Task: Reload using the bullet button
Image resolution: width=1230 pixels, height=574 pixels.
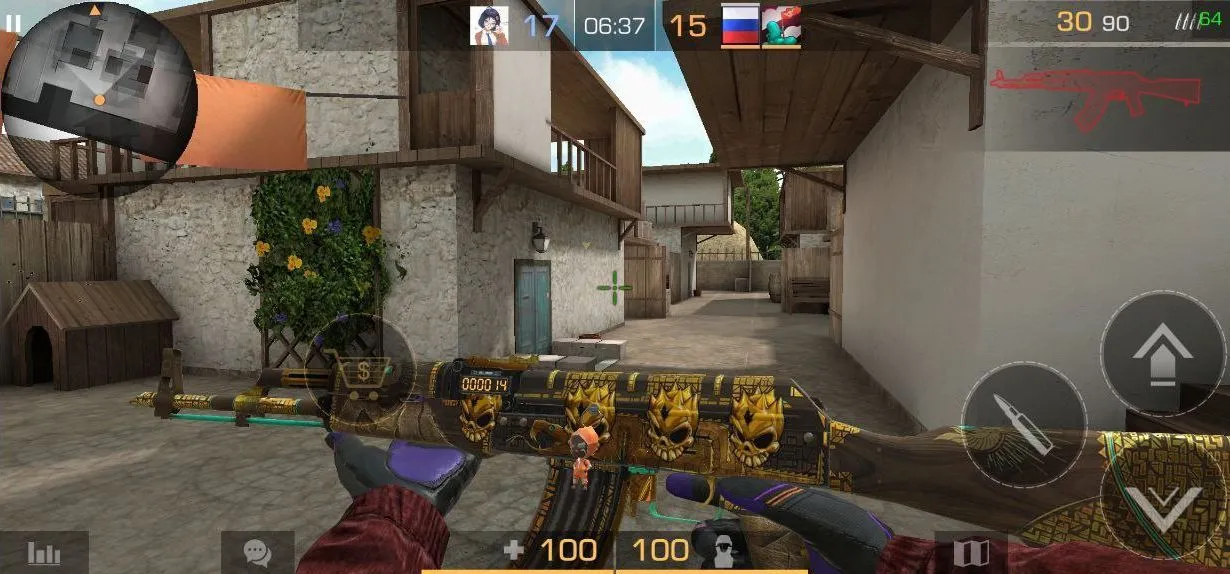Action: point(1023,424)
